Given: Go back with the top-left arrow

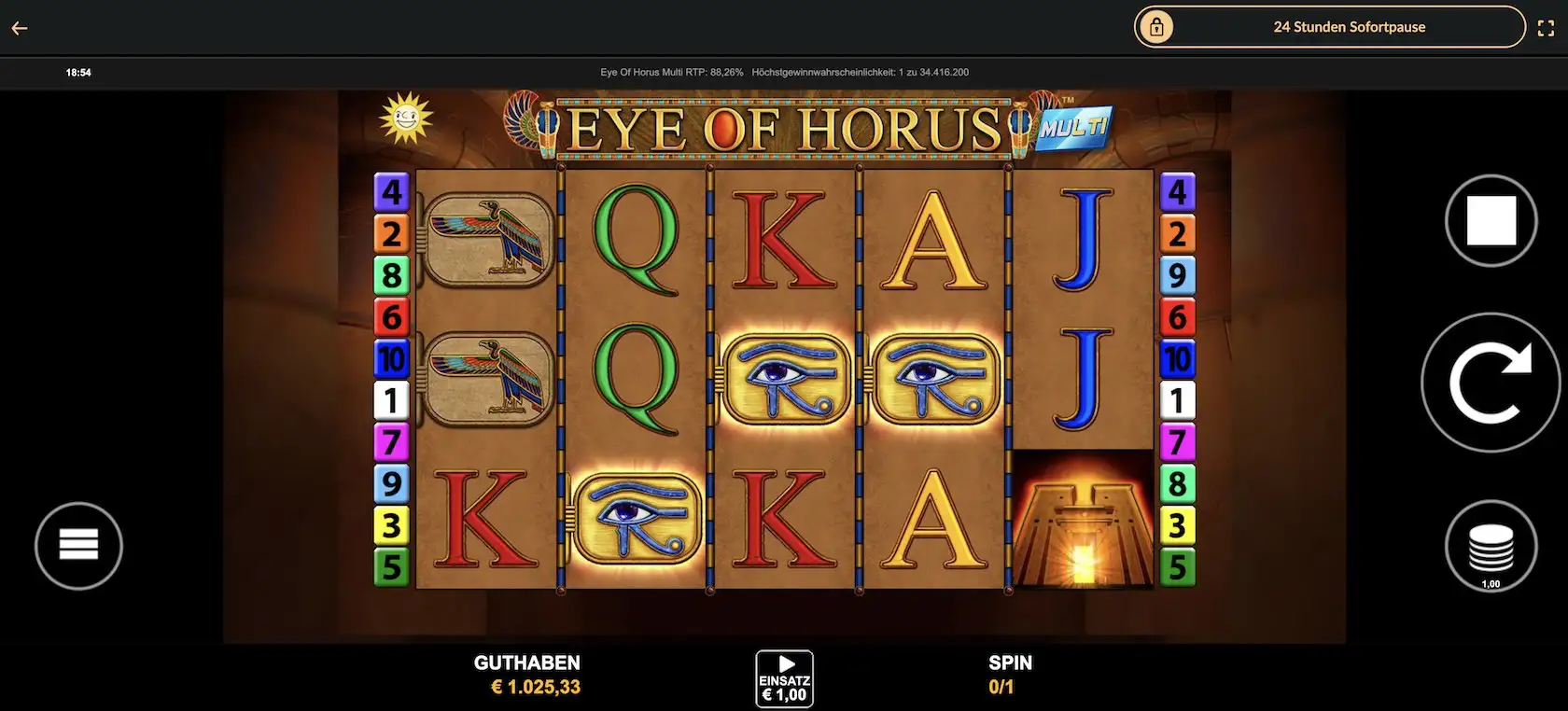Looking at the screenshot, I should point(20,28).
